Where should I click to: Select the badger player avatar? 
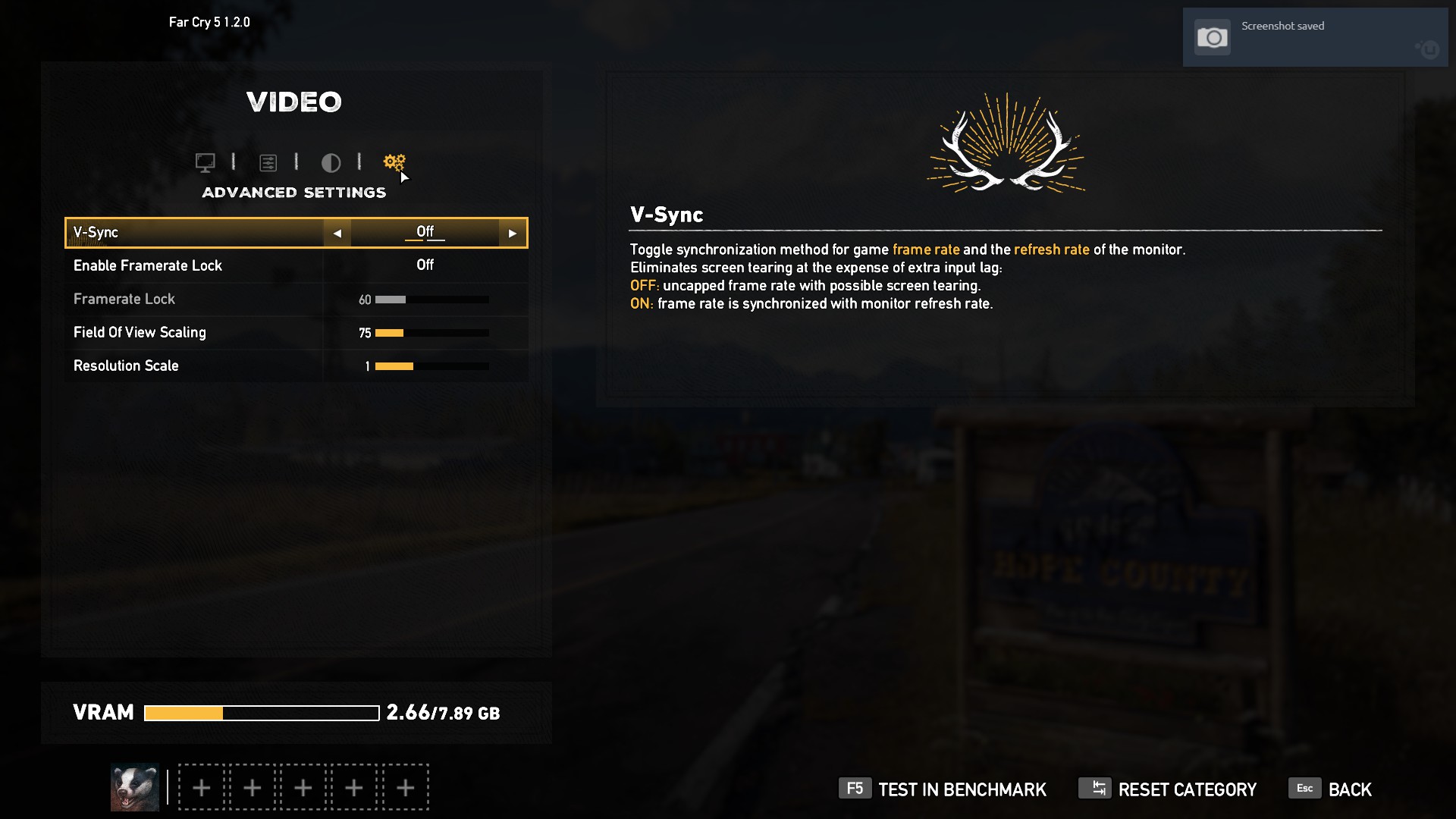pyautogui.click(x=135, y=787)
